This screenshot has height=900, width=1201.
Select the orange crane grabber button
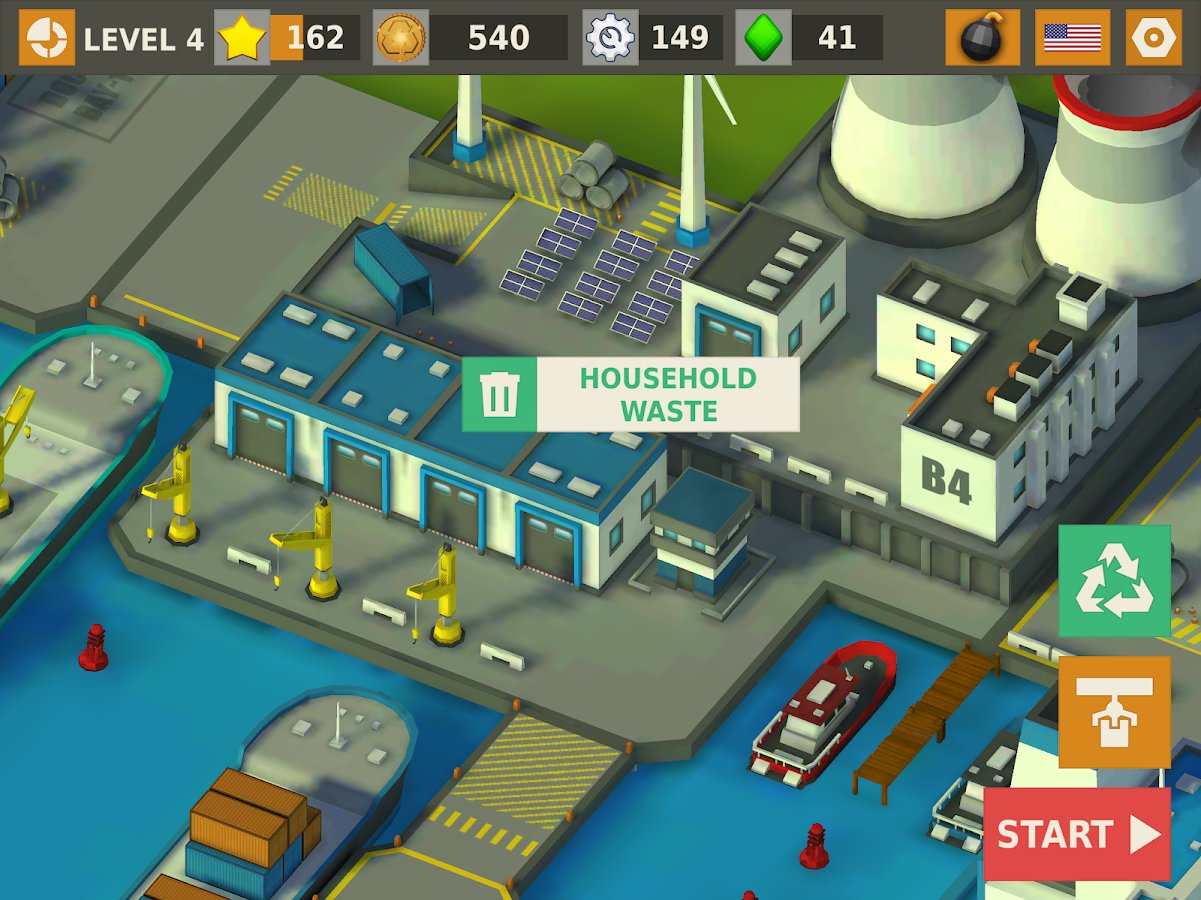(1114, 711)
